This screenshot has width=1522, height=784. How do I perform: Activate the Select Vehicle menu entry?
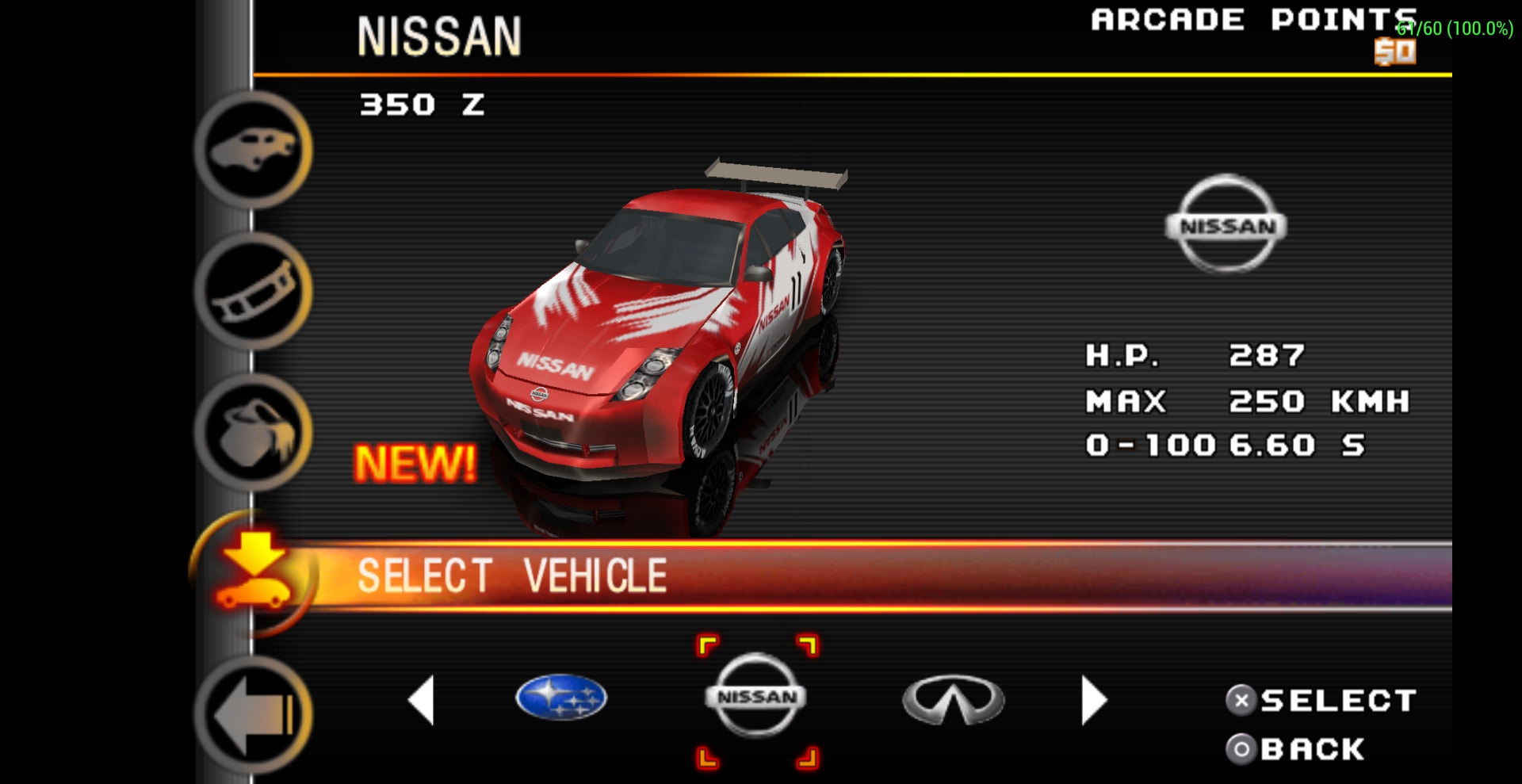coord(511,576)
